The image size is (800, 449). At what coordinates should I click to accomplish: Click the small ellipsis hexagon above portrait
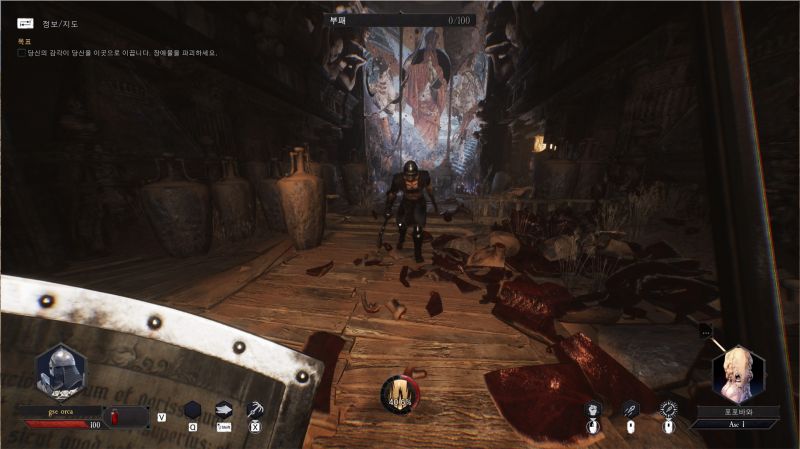pos(706,331)
